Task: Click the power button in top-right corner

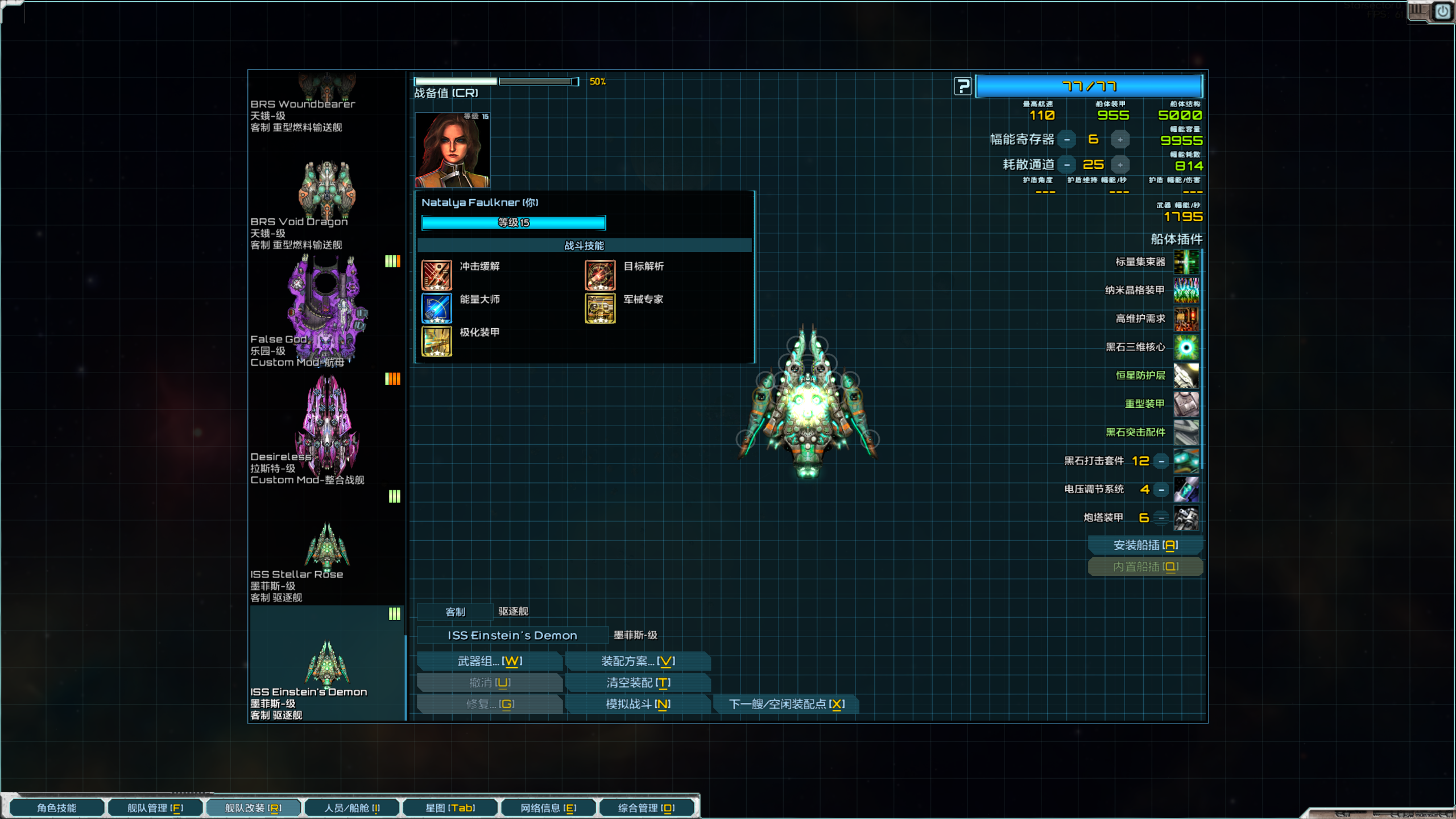Action: [x=1443, y=10]
